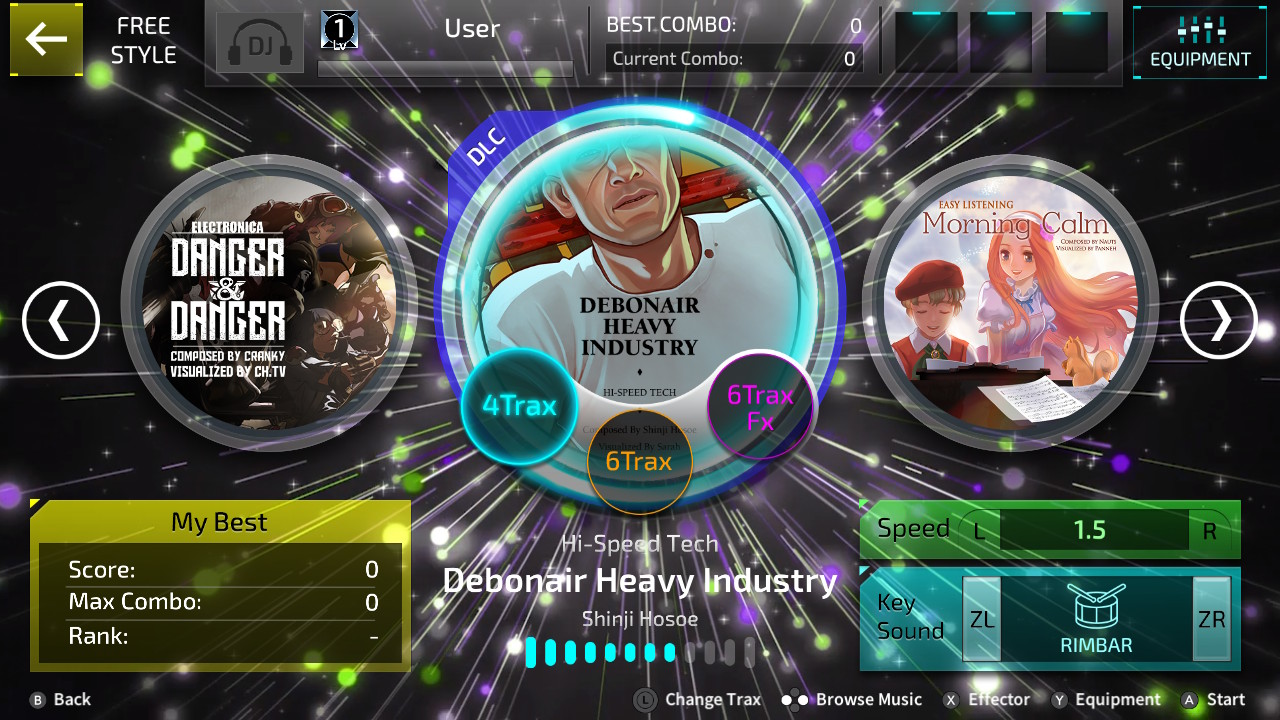This screenshot has height=720, width=1280.
Task: Click the yellow back arrow icon
Action: (x=46, y=40)
